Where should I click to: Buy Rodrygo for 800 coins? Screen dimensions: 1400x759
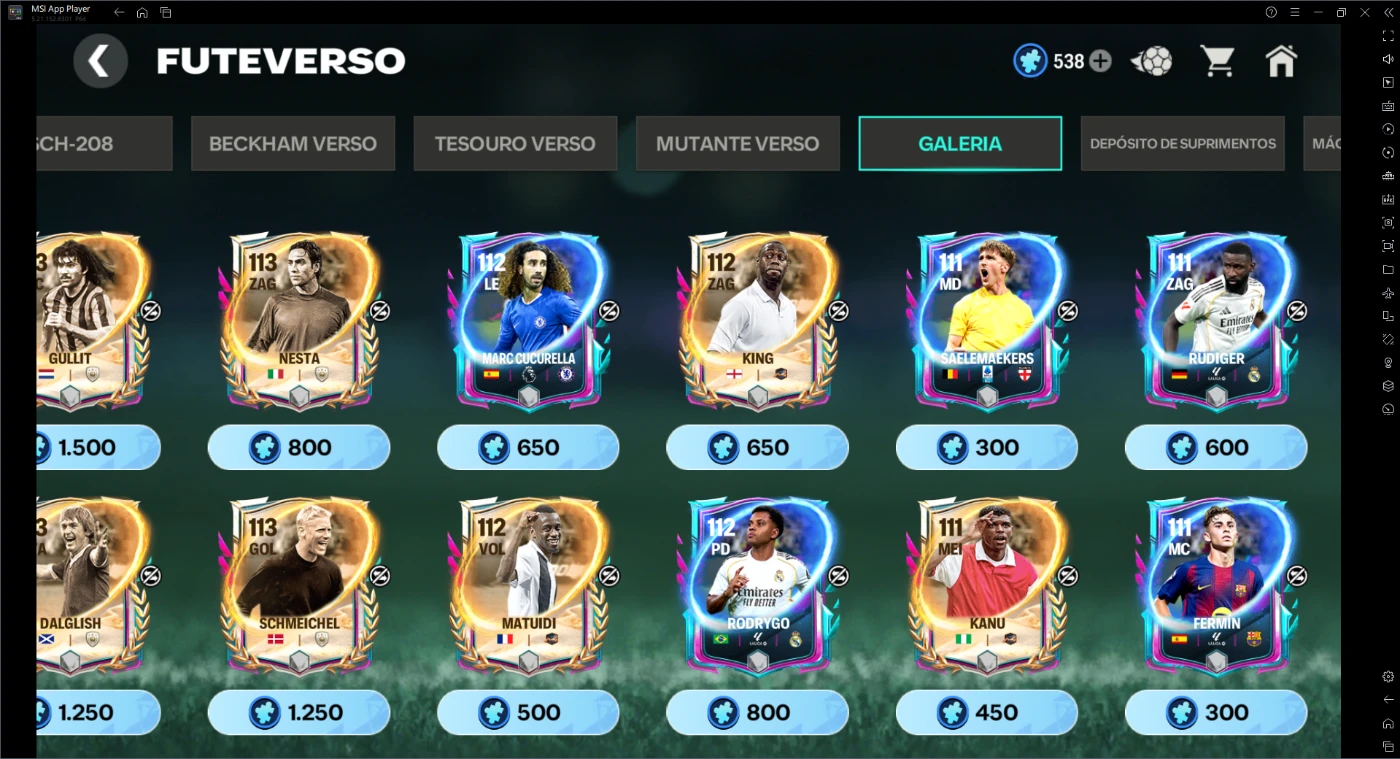click(x=757, y=712)
